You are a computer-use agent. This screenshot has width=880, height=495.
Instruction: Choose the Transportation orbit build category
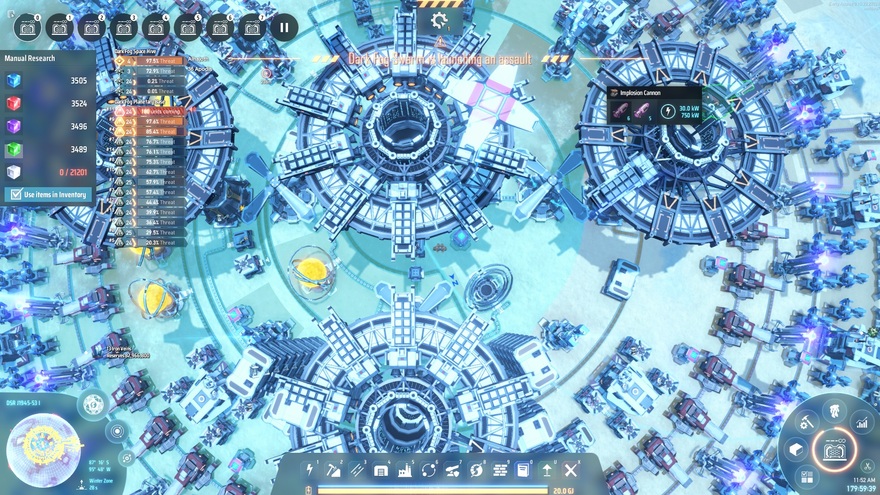click(x=429, y=470)
